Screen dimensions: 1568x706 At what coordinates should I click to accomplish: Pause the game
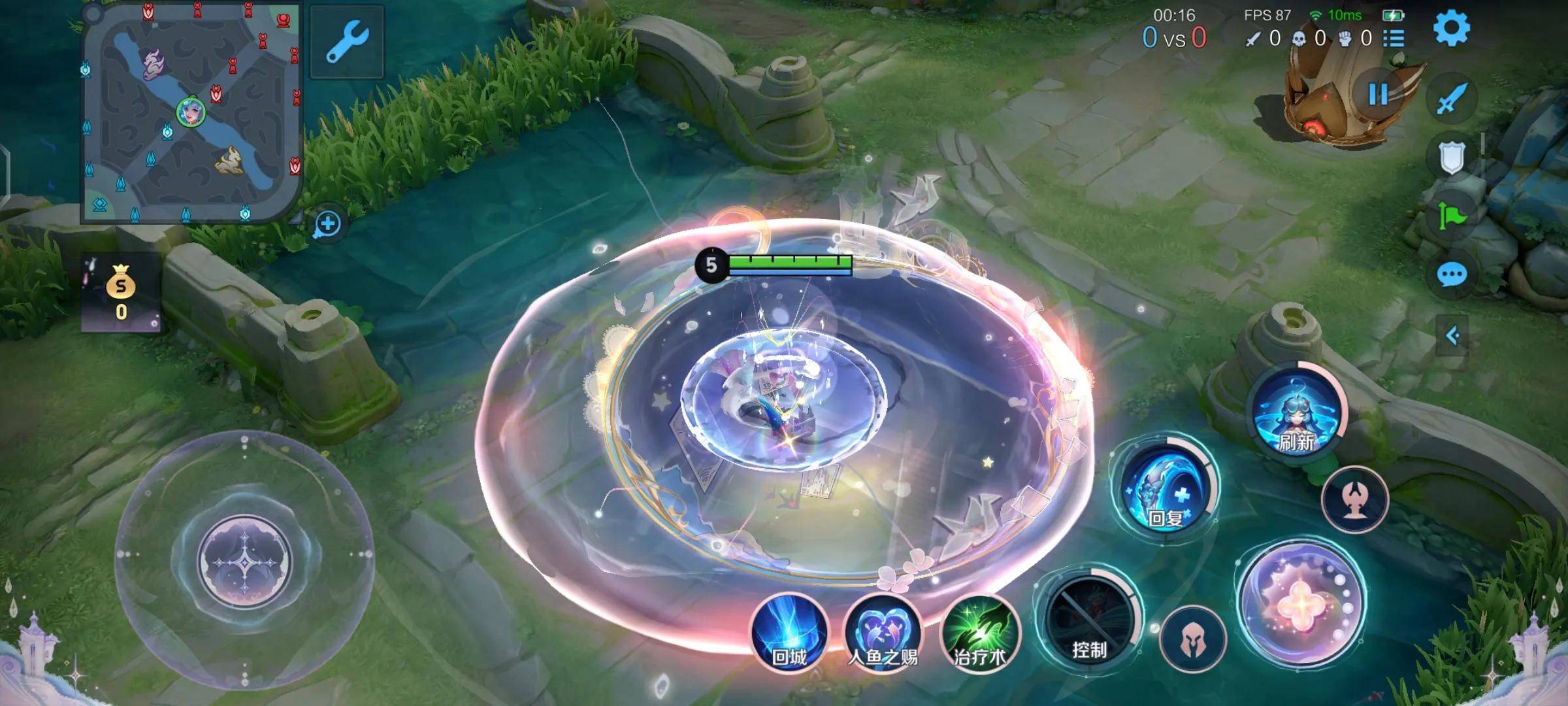coord(1379,95)
